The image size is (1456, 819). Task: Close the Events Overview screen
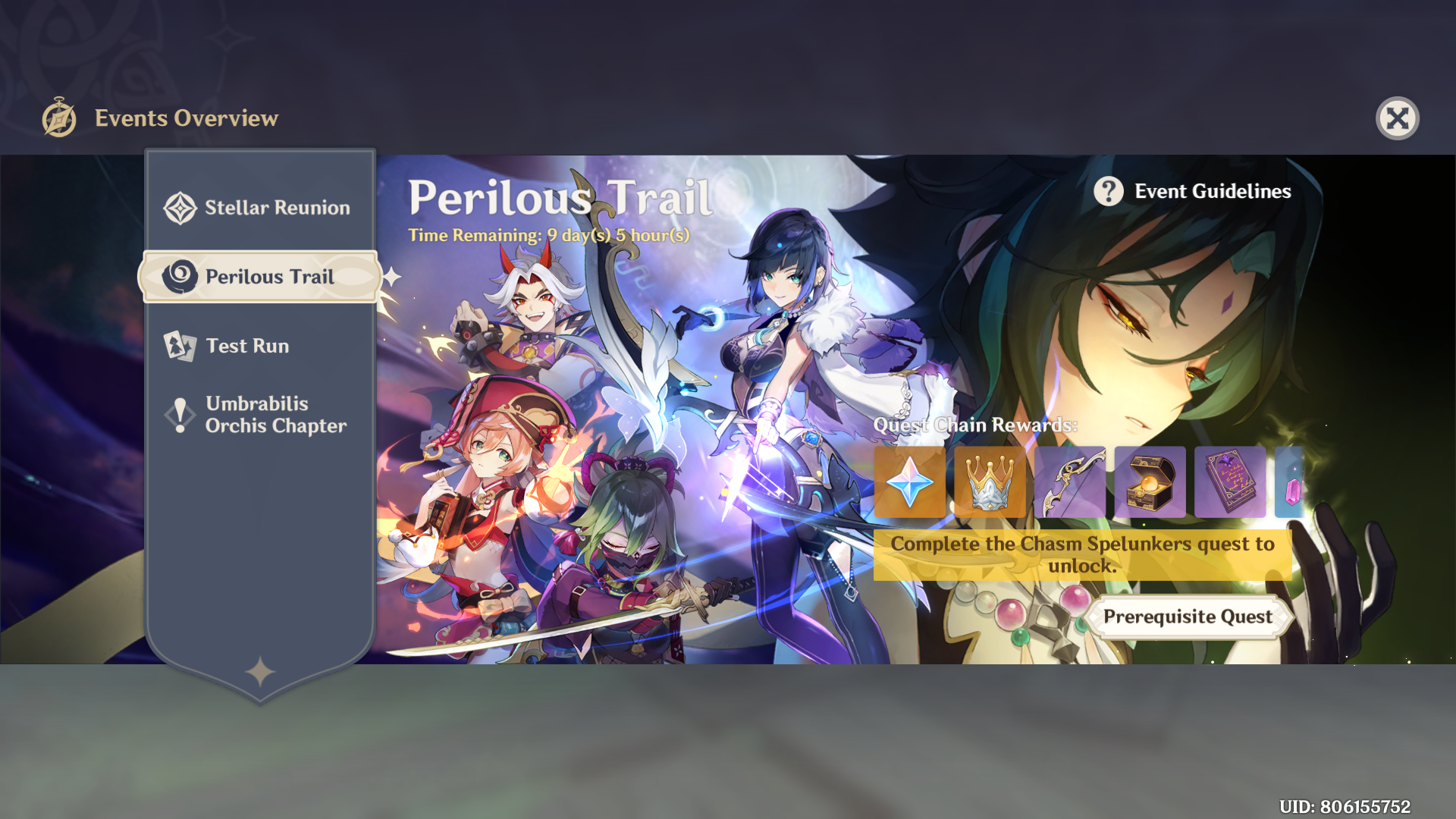click(x=1399, y=118)
